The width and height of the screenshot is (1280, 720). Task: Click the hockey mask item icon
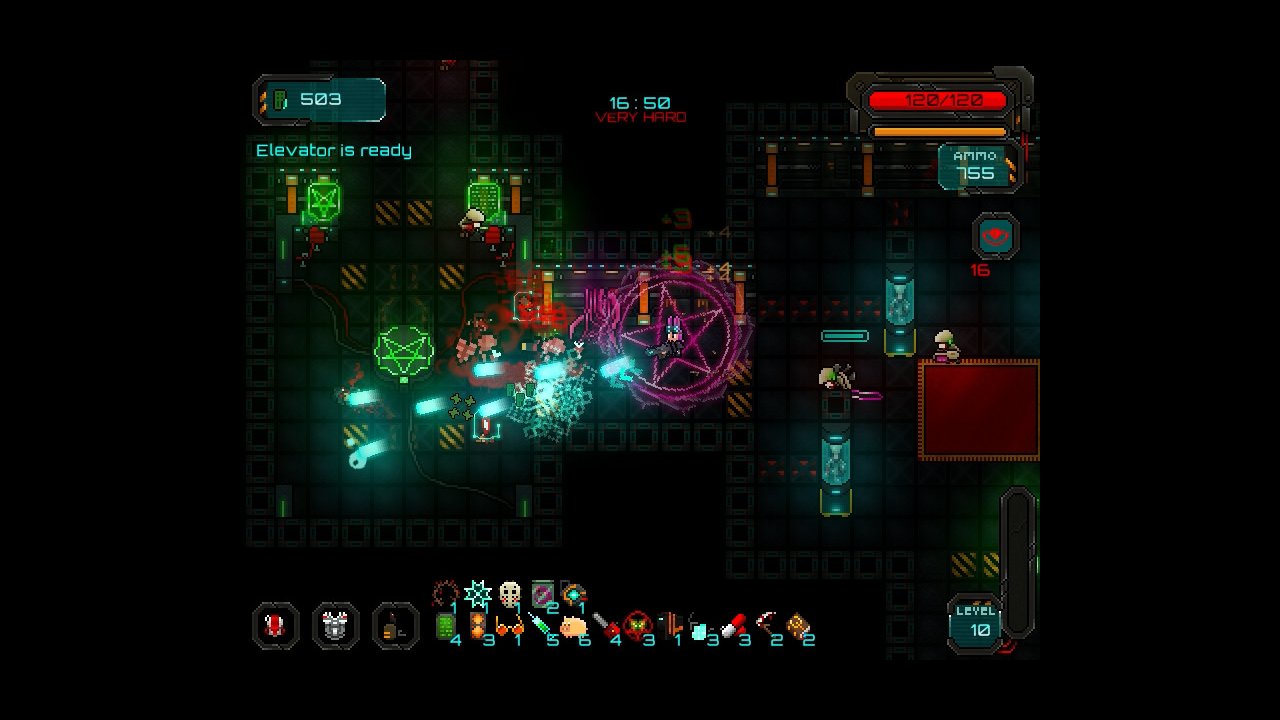[x=510, y=594]
